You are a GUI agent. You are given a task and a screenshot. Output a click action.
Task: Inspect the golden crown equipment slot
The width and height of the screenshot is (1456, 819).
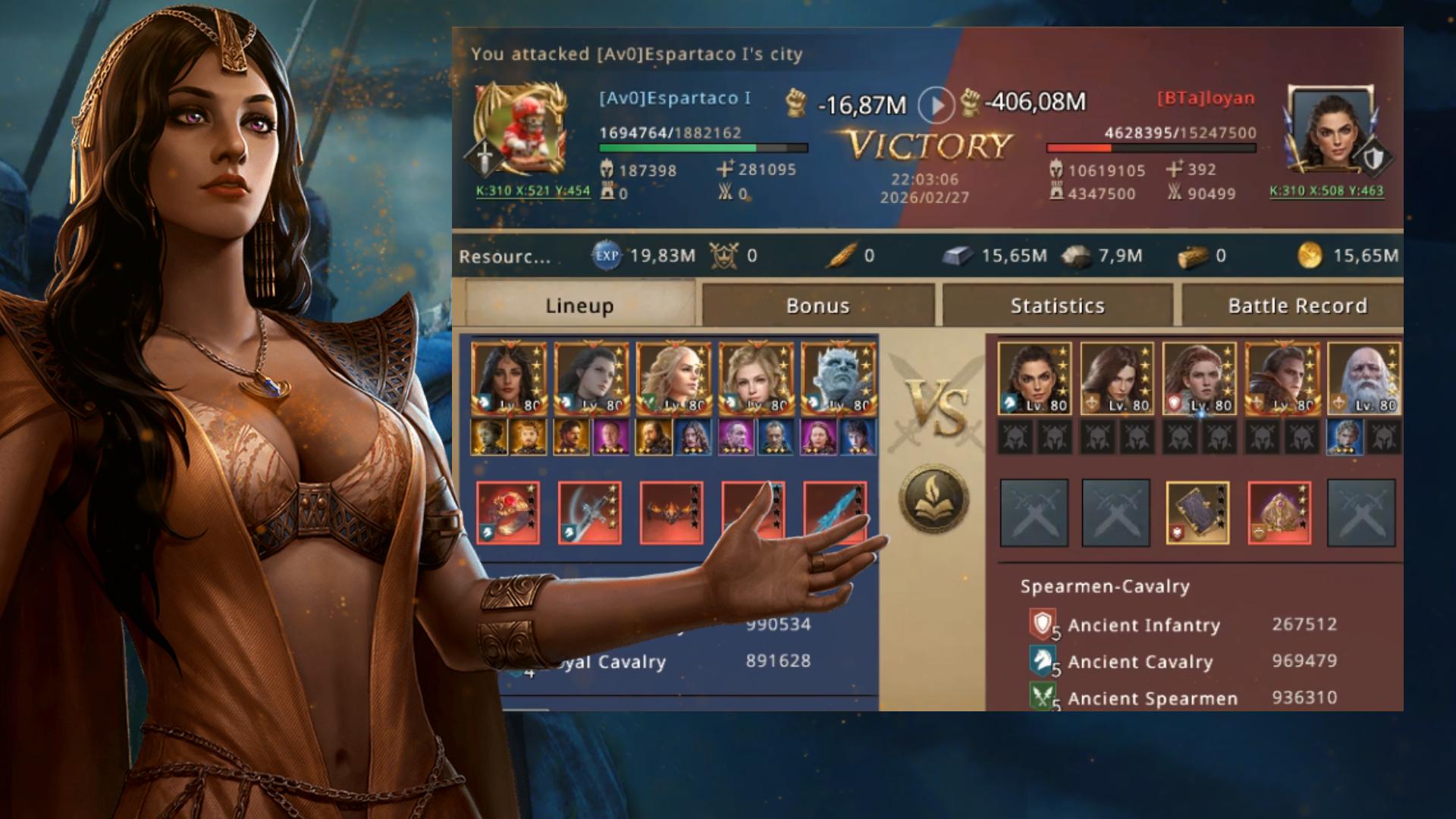coord(1279,513)
